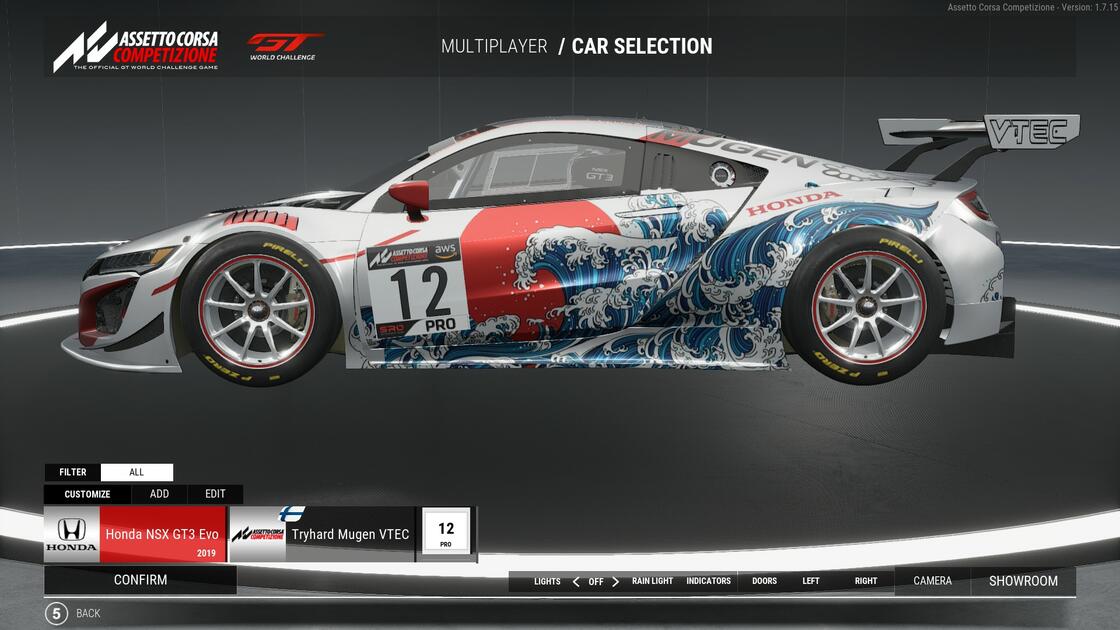Image resolution: width=1120 pixels, height=630 pixels.
Task: Click the number 12 PRO plate
Action: (446, 533)
